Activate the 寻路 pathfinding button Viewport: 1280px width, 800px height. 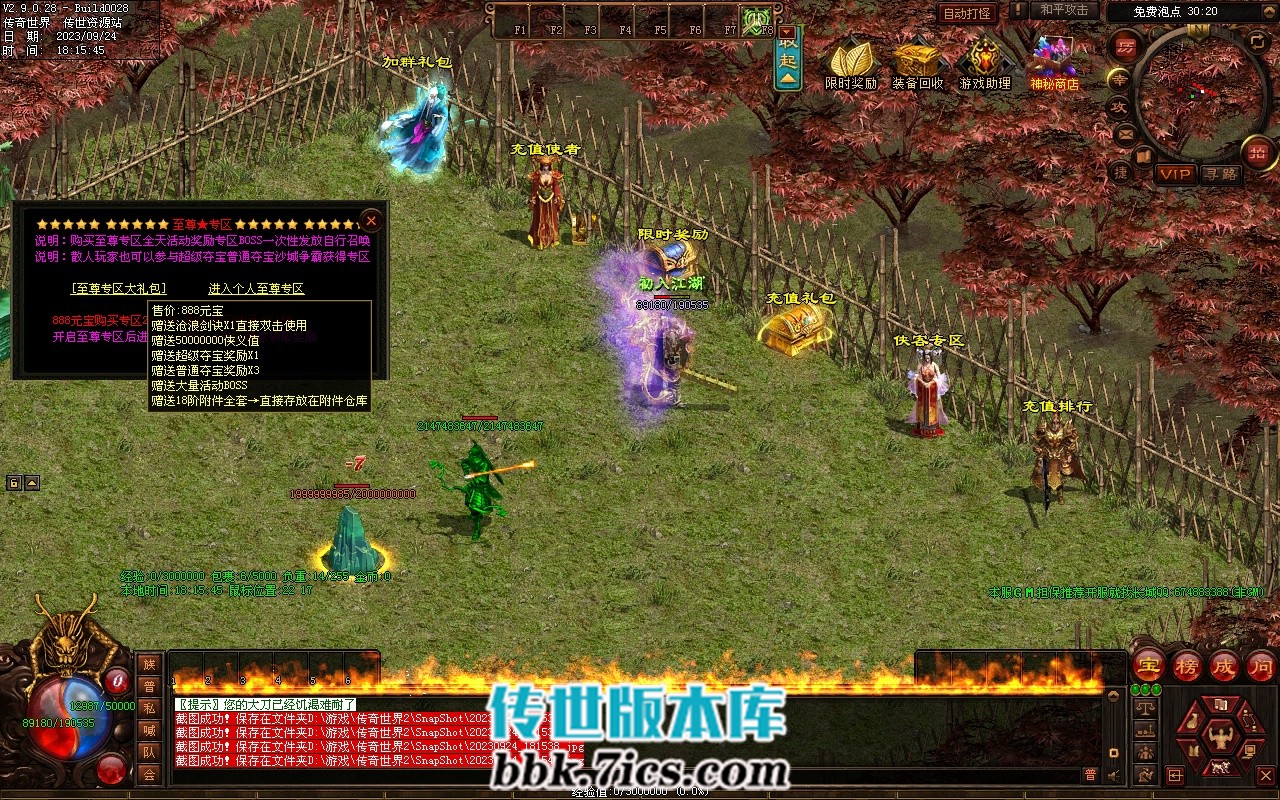click(x=1220, y=174)
